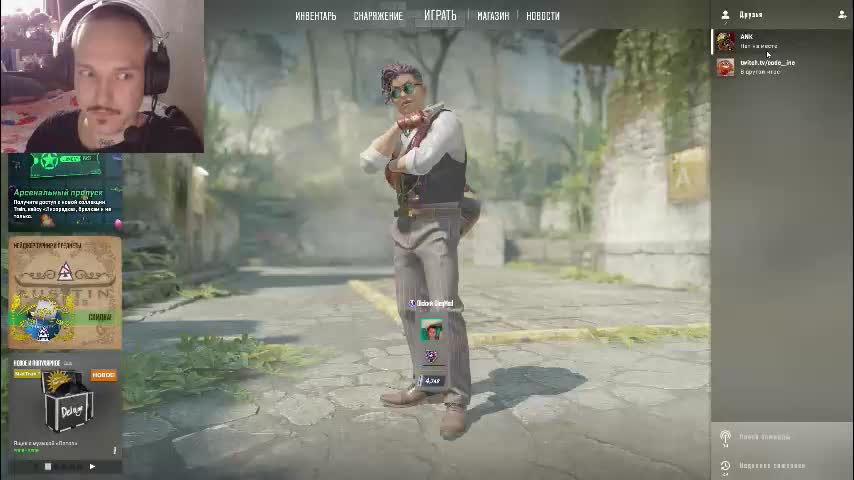Open the add friend icon
This screenshot has width=854, height=480.
click(x=842, y=15)
